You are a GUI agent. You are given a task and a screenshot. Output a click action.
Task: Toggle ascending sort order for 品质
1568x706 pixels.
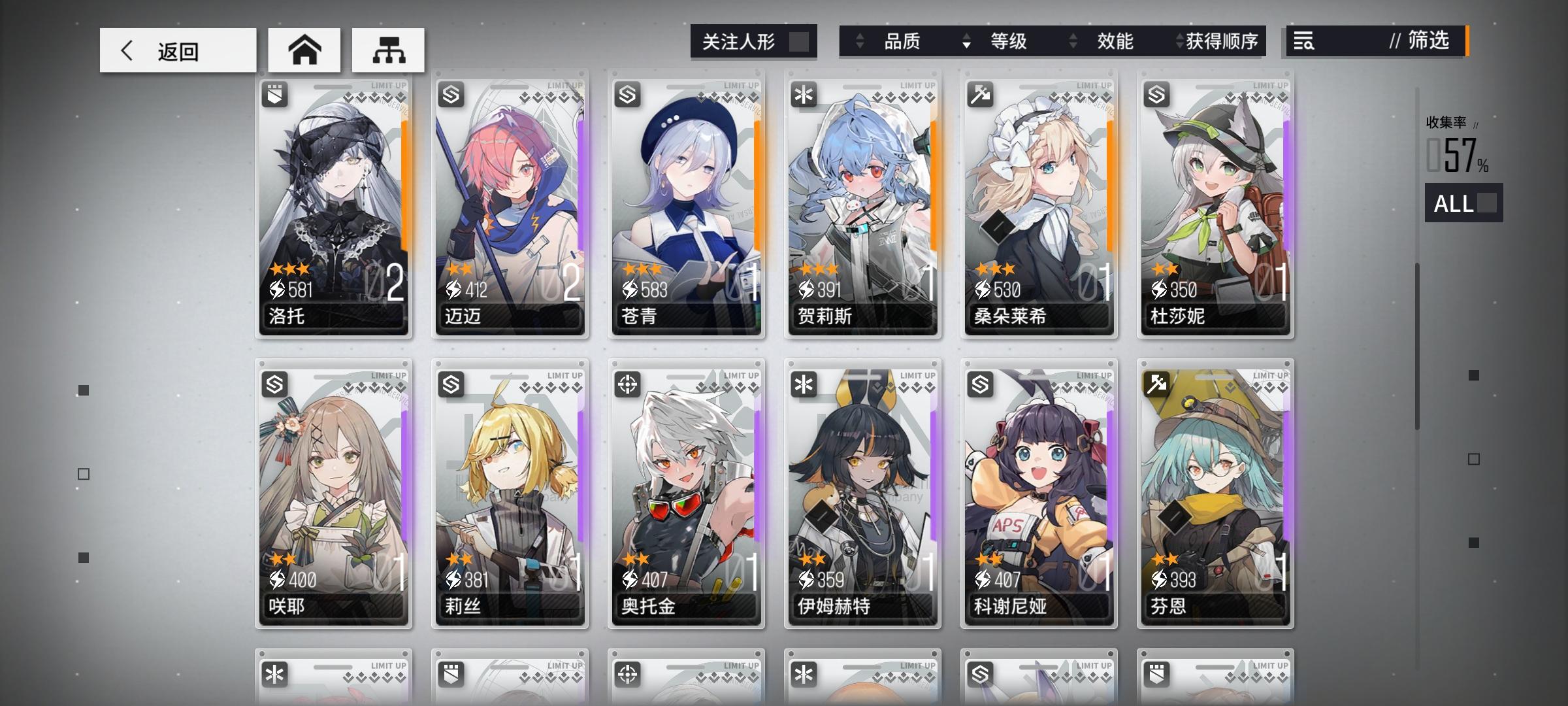pyautogui.click(x=859, y=41)
